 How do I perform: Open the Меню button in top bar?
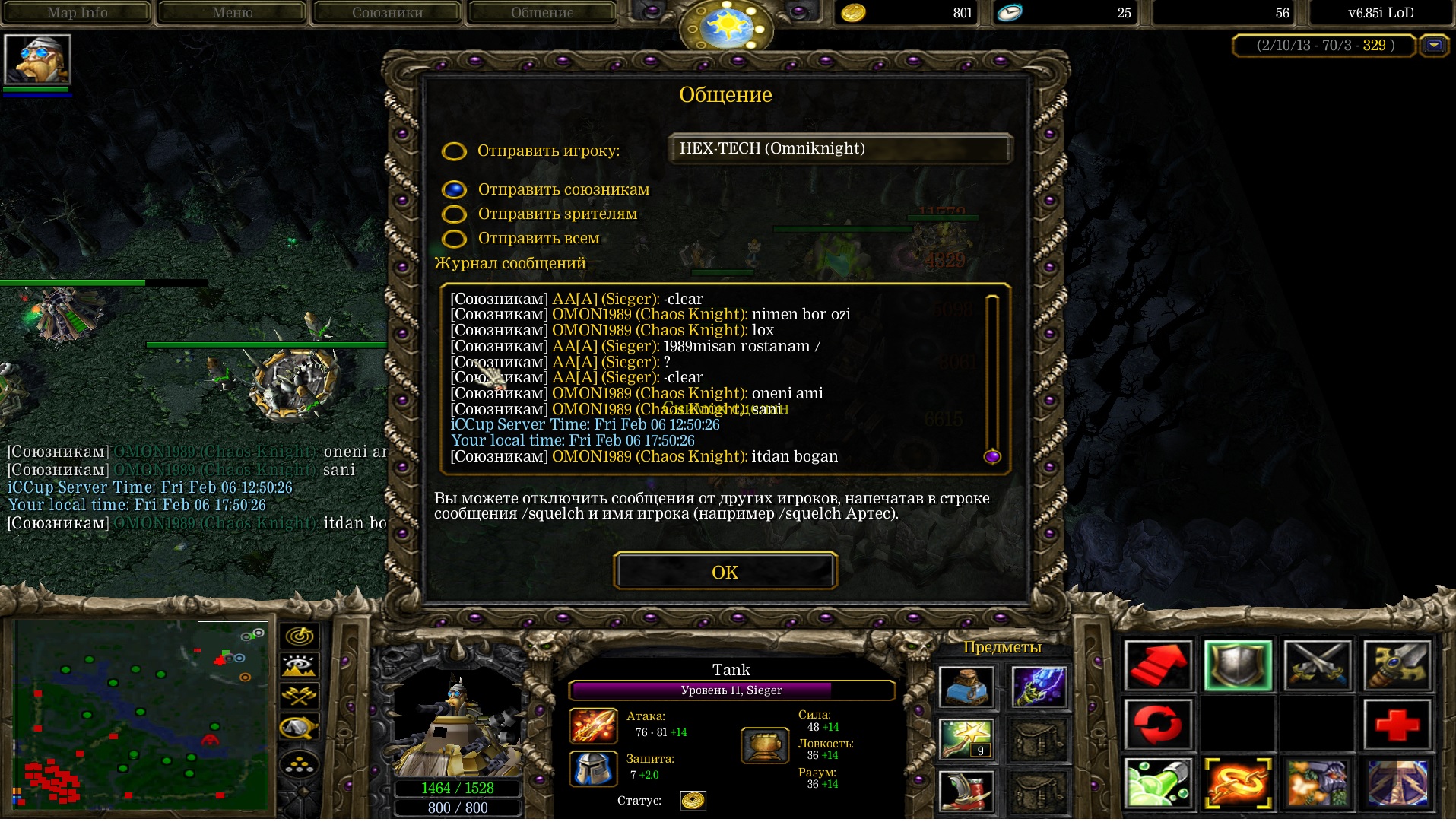(x=232, y=13)
